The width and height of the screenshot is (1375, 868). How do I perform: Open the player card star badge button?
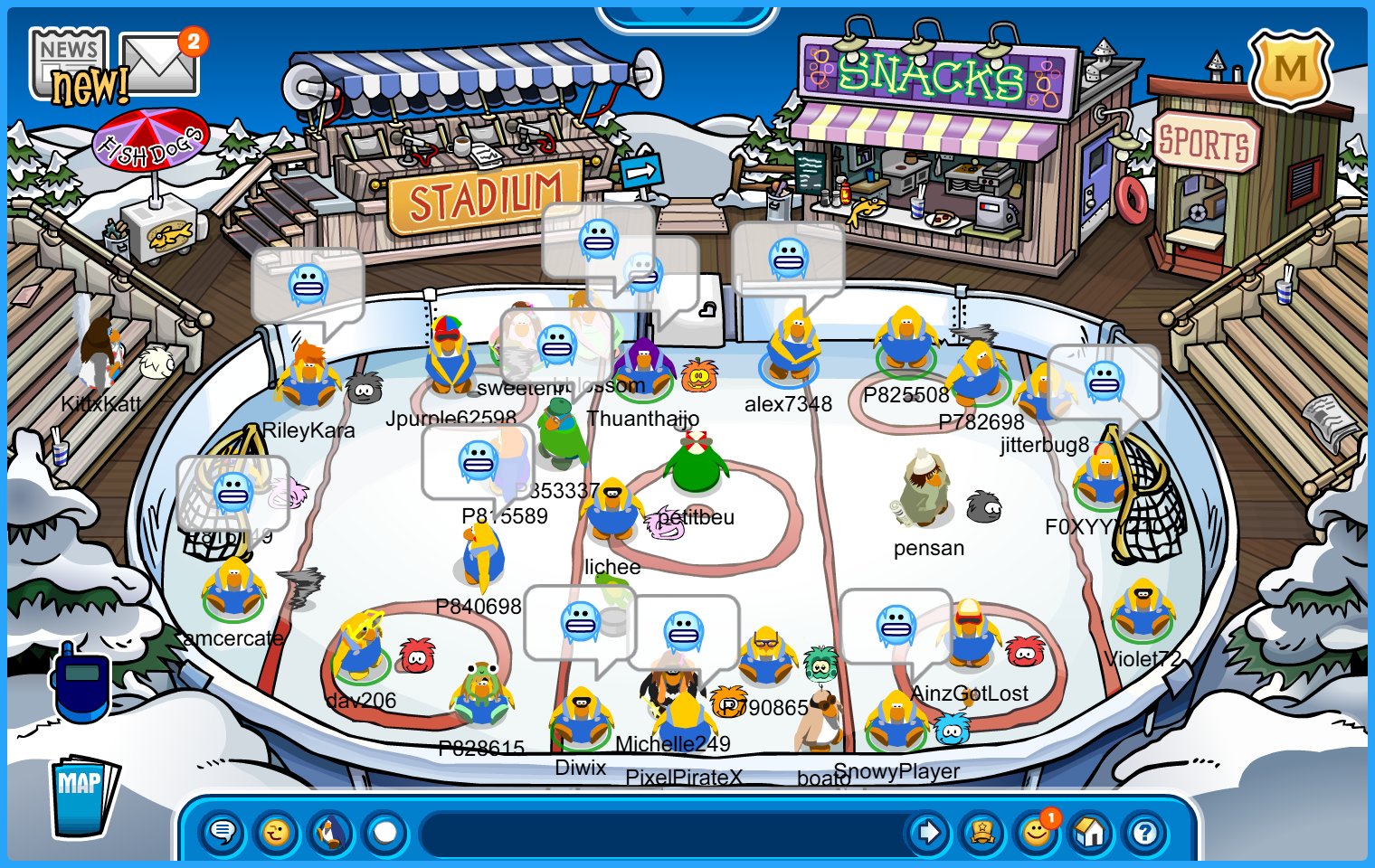click(982, 832)
